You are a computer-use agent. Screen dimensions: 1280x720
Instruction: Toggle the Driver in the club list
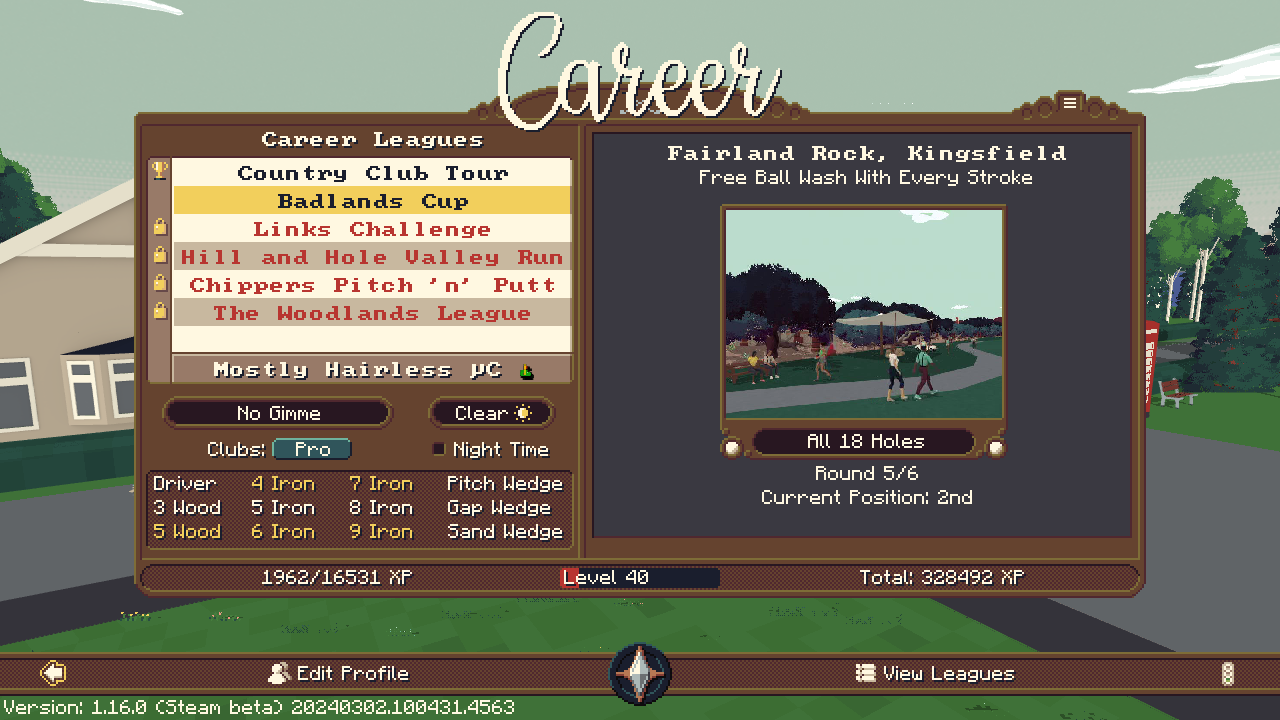[x=185, y=483]
